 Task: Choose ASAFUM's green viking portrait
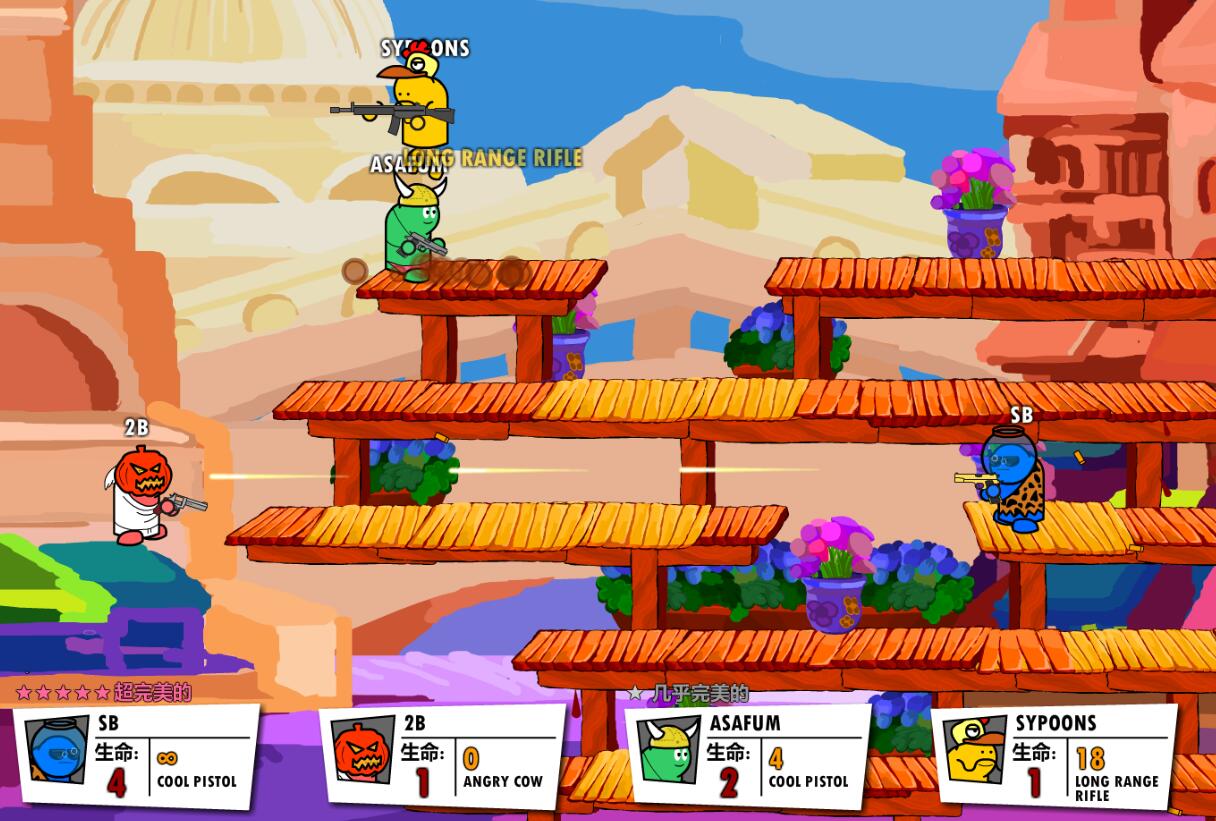click(668, 752)
